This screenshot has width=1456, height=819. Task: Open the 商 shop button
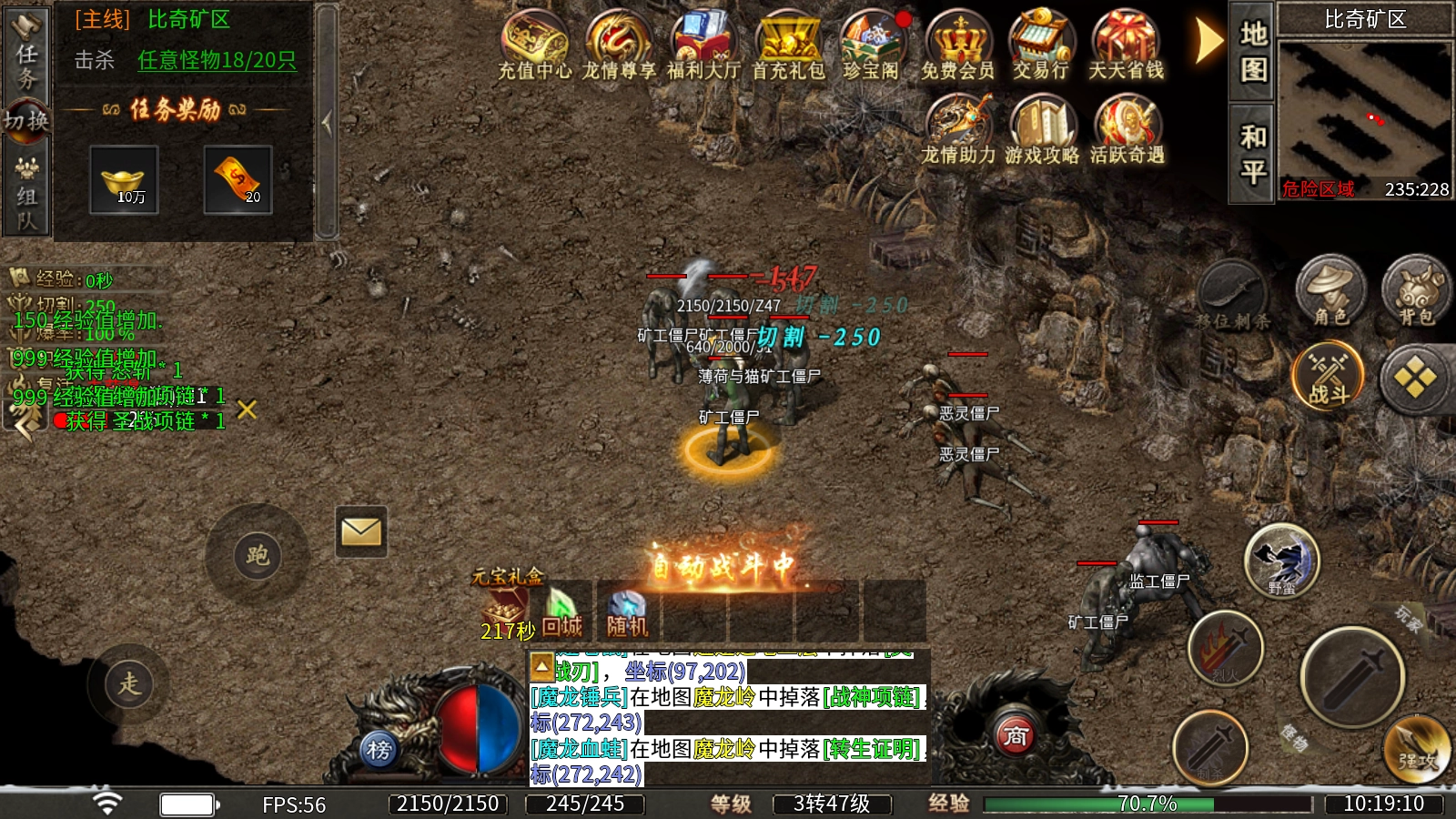tap(1016, 734)
